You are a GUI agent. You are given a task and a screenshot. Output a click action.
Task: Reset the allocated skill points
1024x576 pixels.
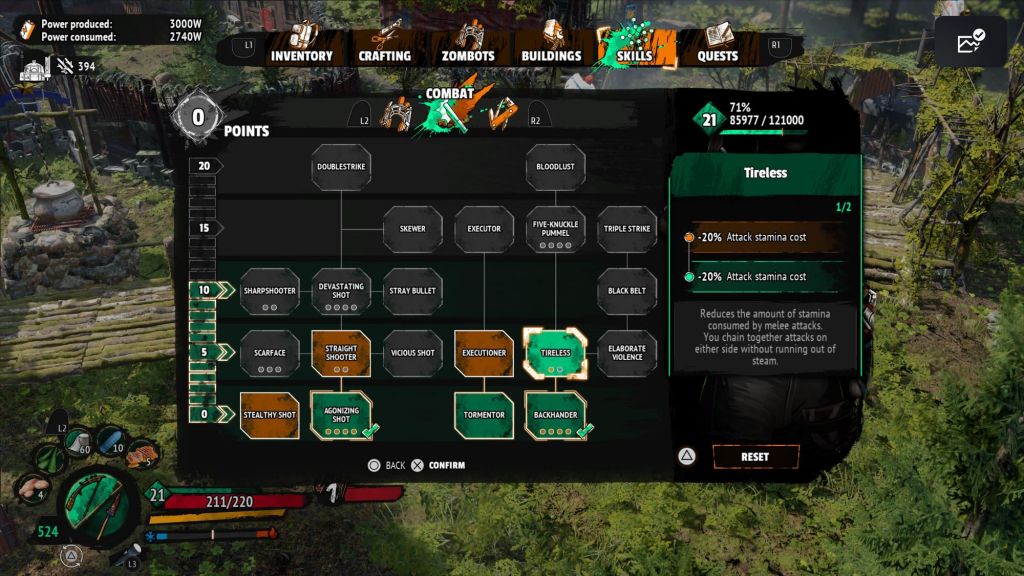click(755, 457)
